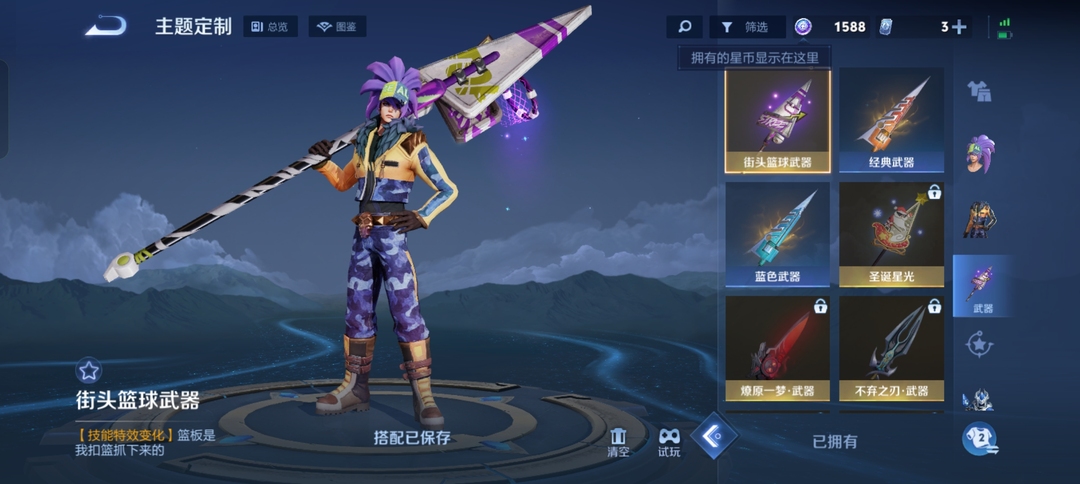Go back using the return arrow

coord(106,26)
